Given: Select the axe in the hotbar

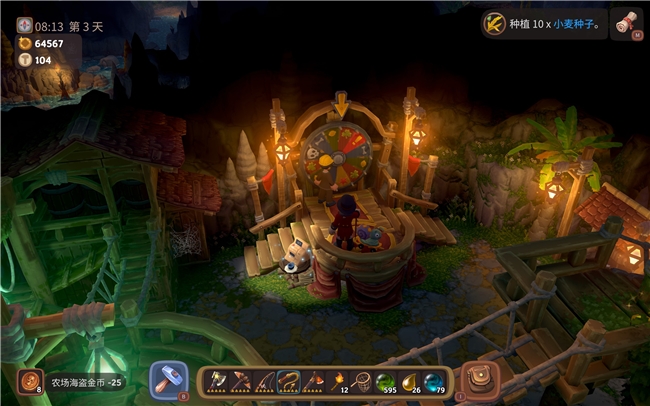Looking at the screenshot, I should click(x=218, y=381).
